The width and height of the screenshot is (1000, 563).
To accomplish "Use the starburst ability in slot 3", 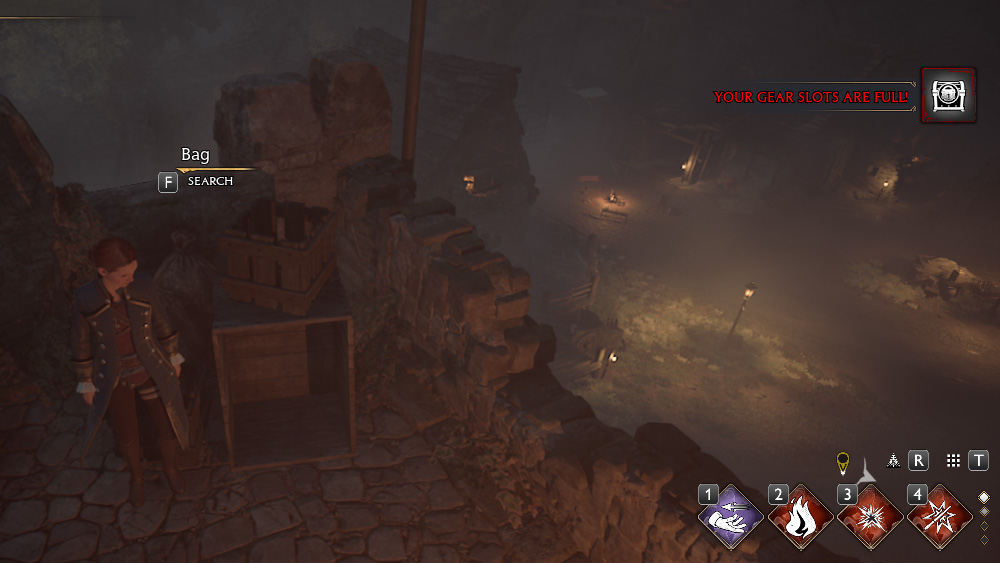I will (870, 519).
